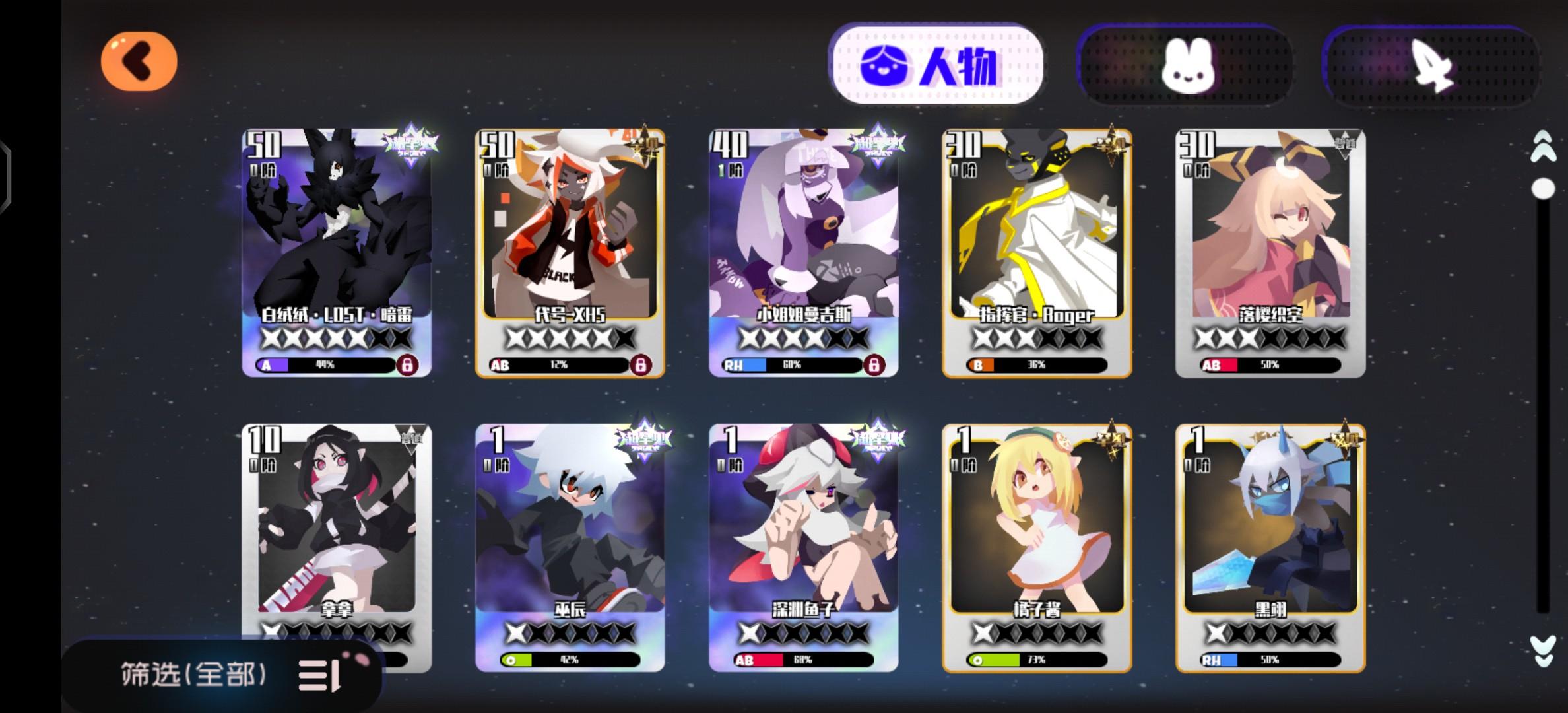Open the 筛选(全部) filter options
The width and height of the screenshot is (1568, 713).
point(191,675)
